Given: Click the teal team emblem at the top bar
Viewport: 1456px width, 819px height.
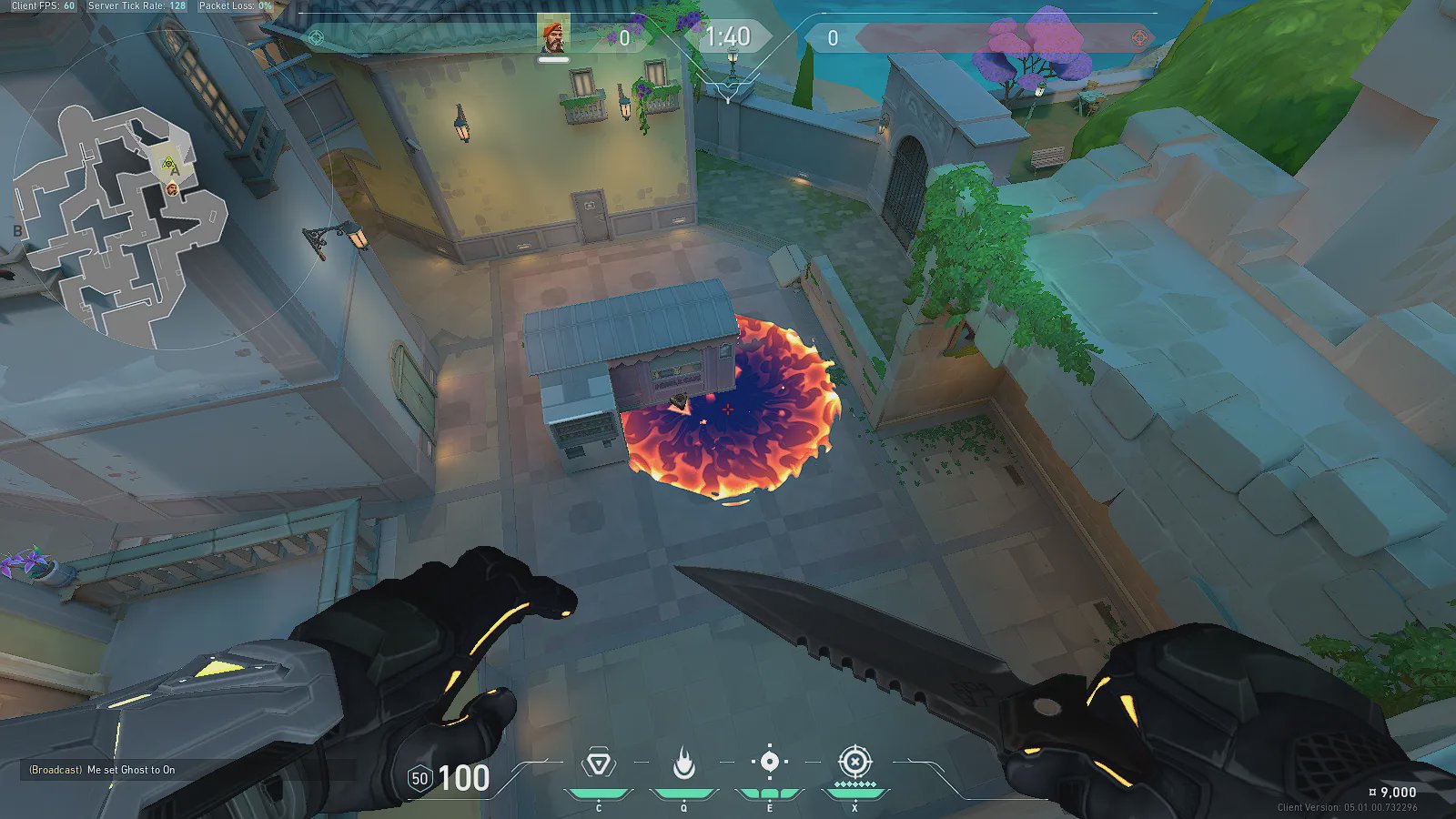Looking at the screenshot, I should [x=316, y=37].
